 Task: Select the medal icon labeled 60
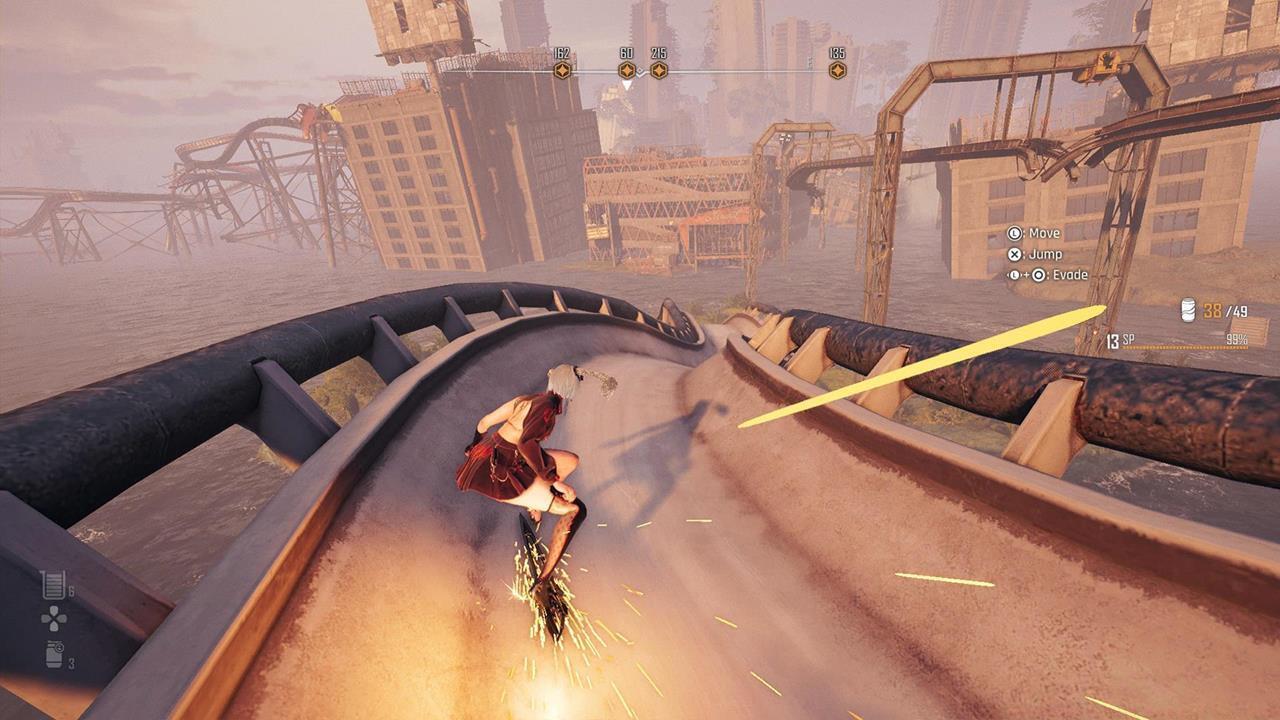coord(626,69)
